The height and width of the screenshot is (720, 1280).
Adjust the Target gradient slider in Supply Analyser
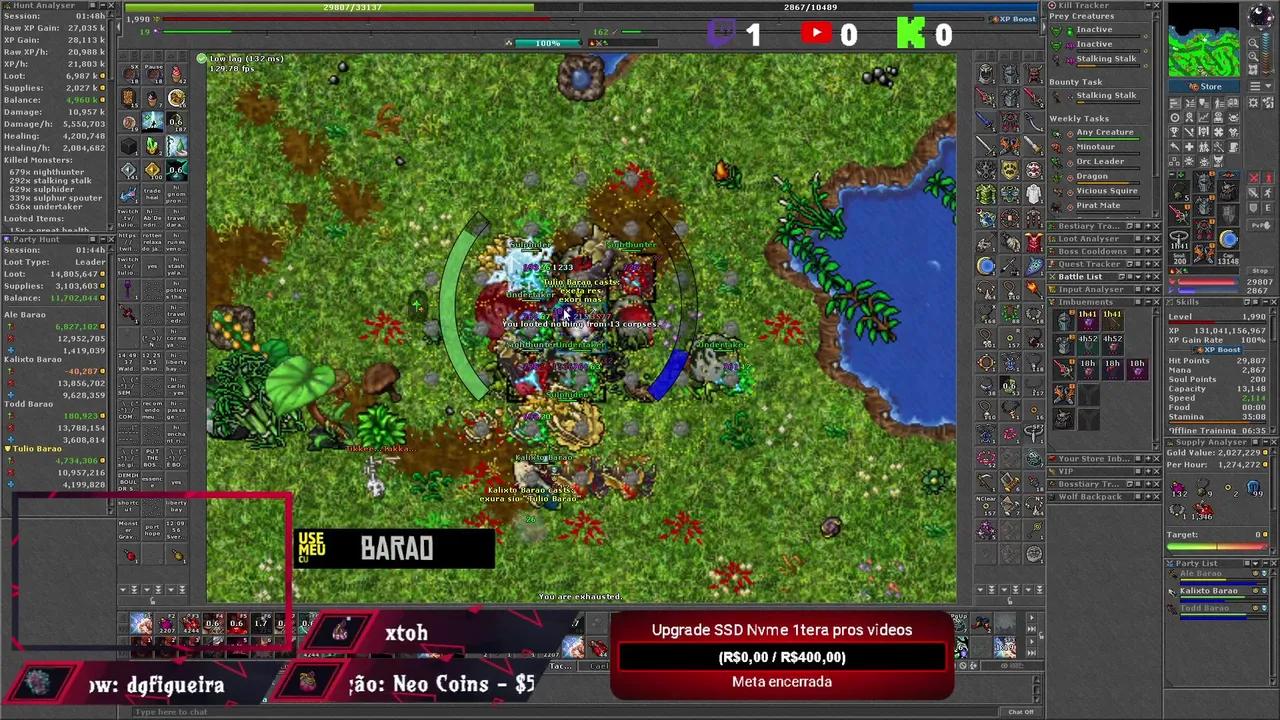tap(1218, 545)
